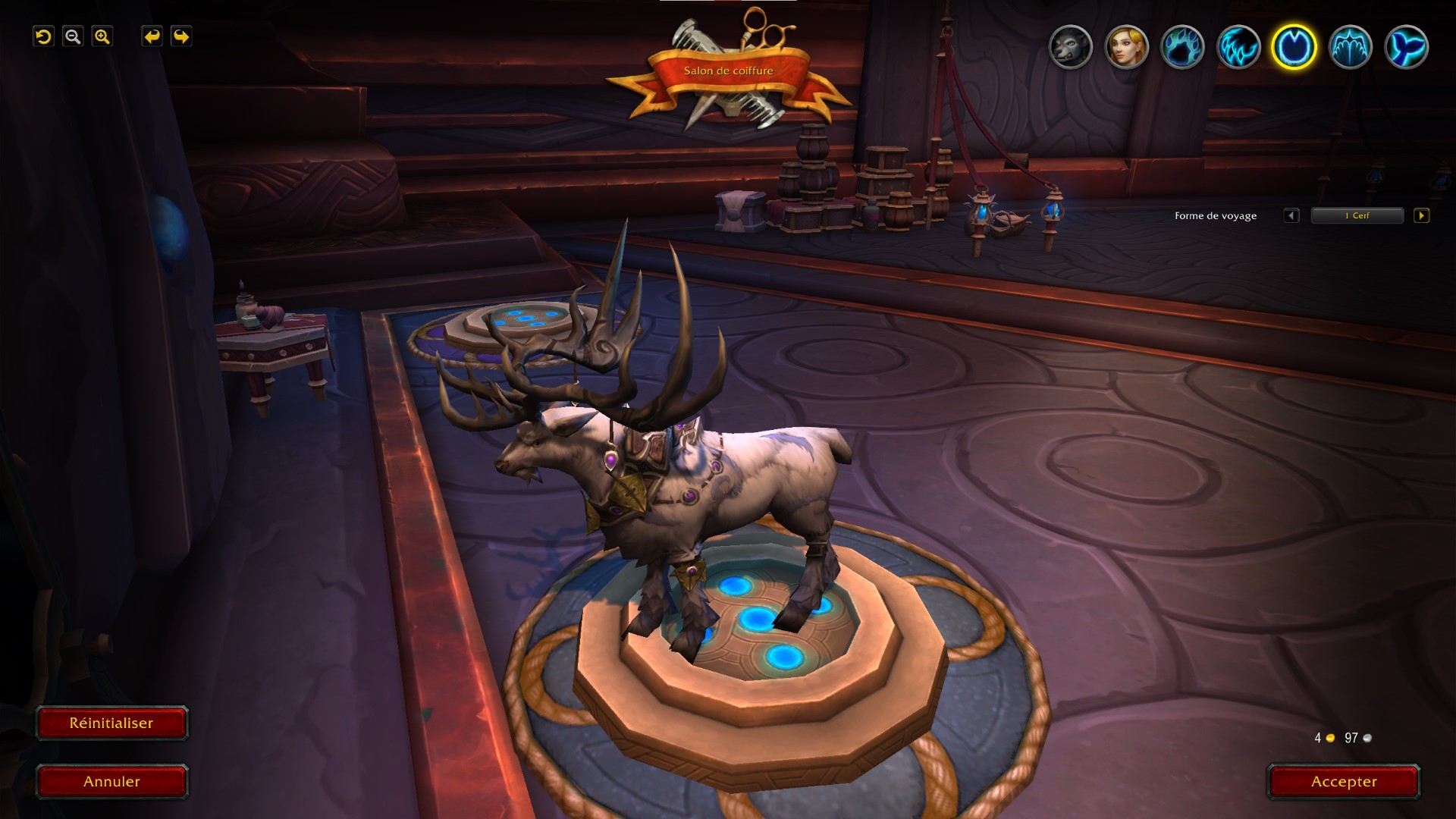Rotate the character right with the arrow

tap(181, 36)
